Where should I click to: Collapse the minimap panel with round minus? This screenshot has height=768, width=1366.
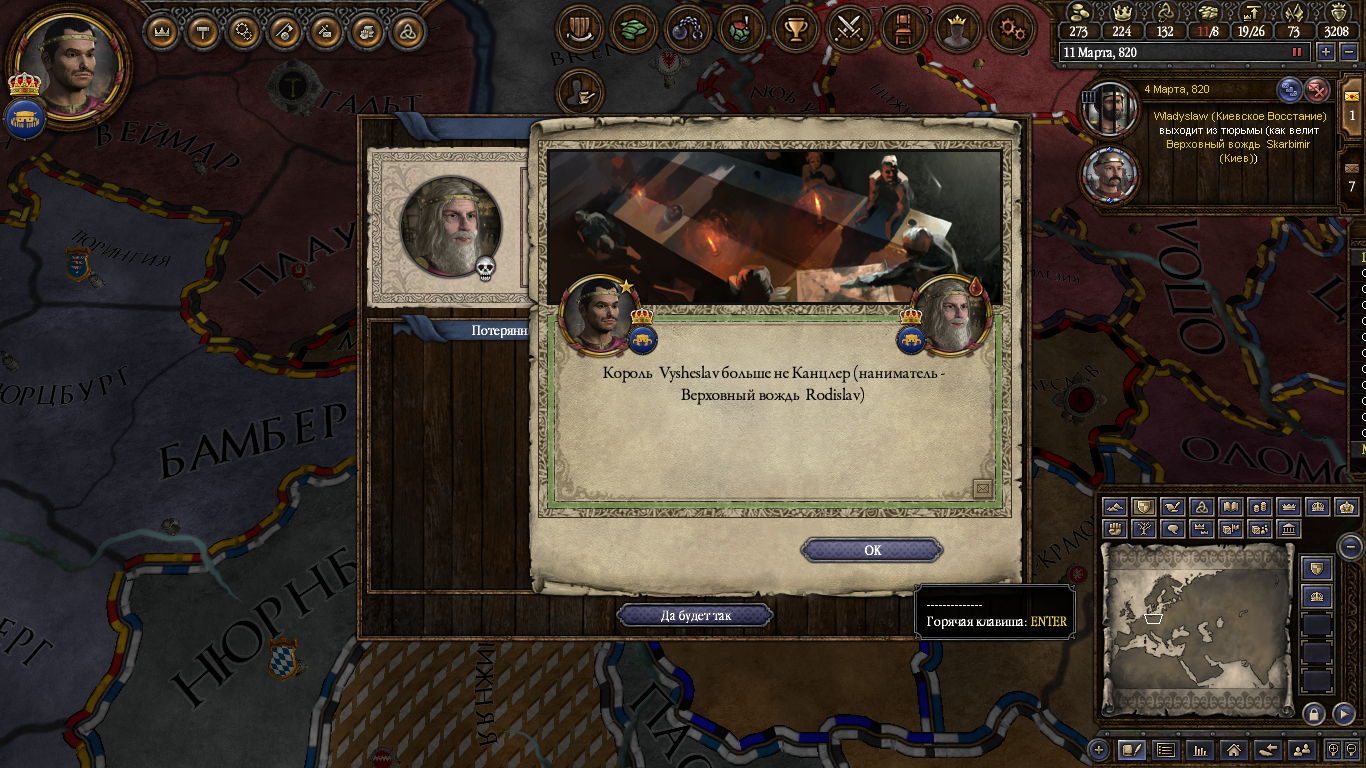coord(1350,546)
